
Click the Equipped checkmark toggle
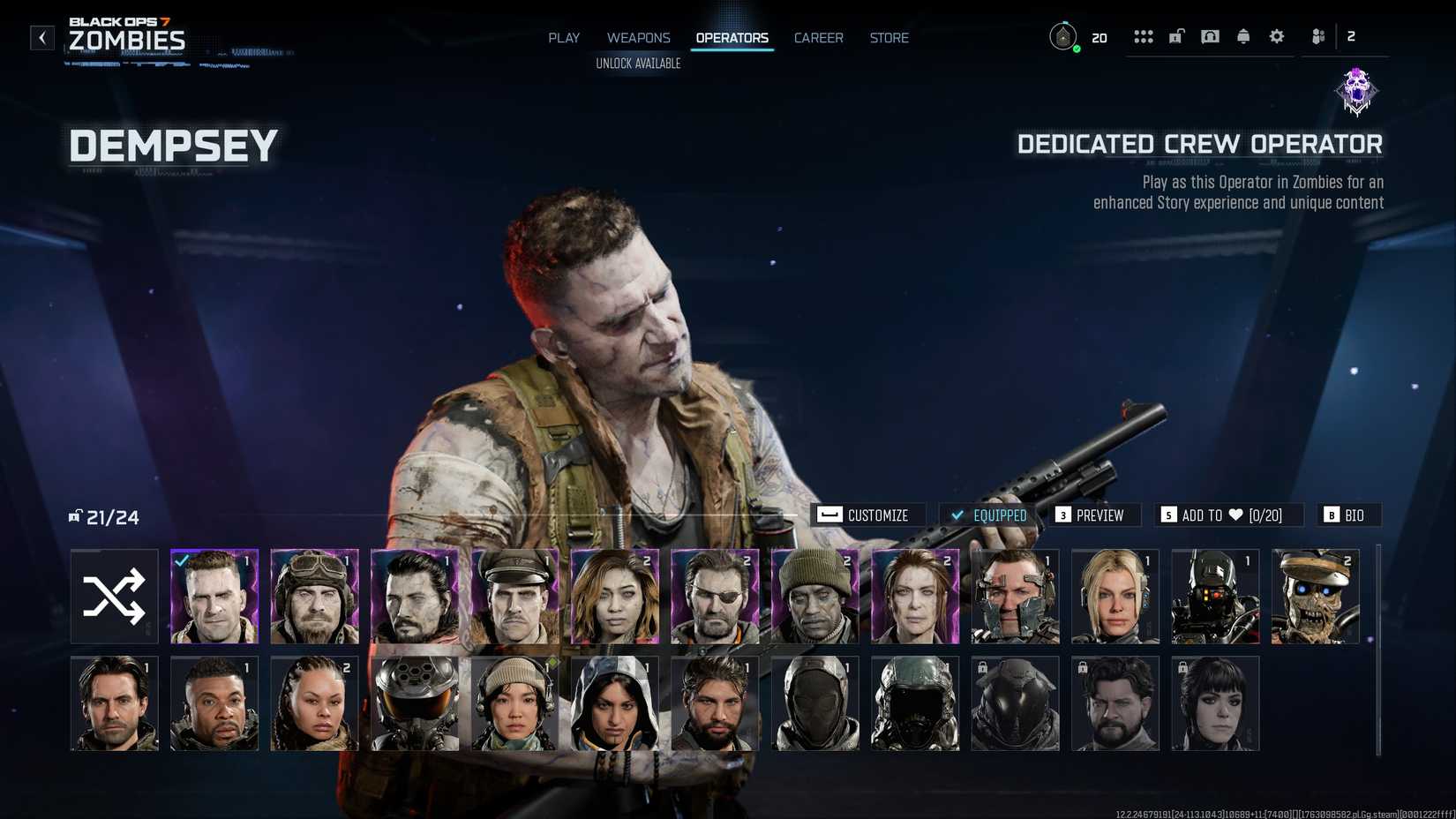(988, 515)
